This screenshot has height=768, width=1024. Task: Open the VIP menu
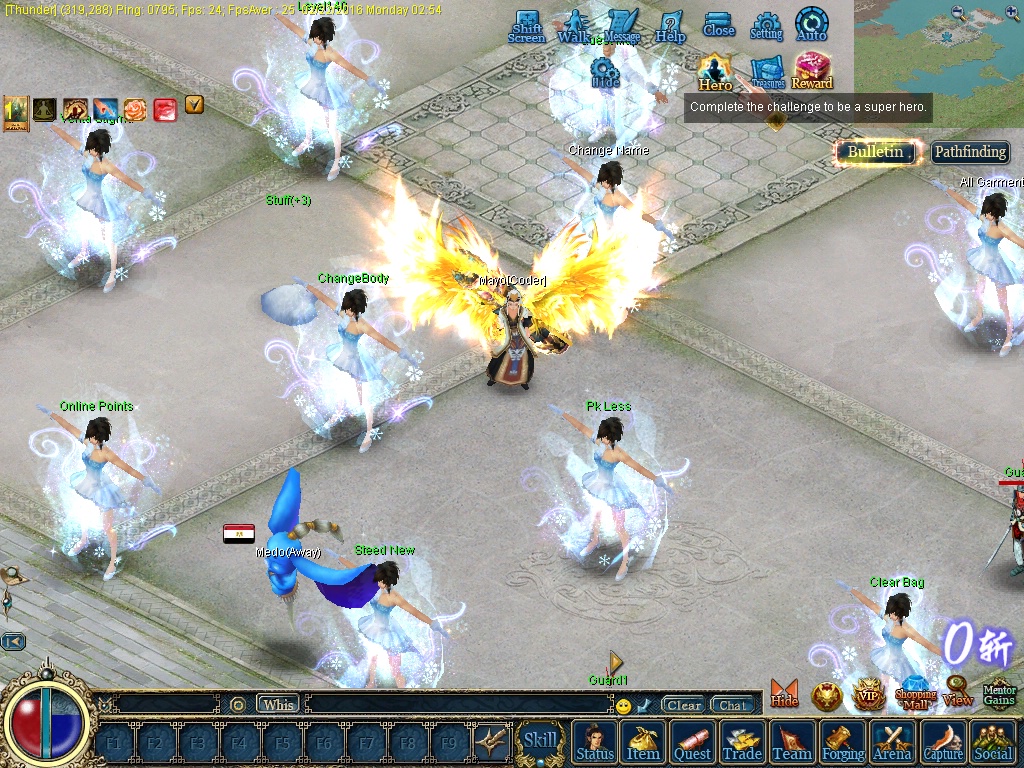pyautogui.click(x=868, y=694)
